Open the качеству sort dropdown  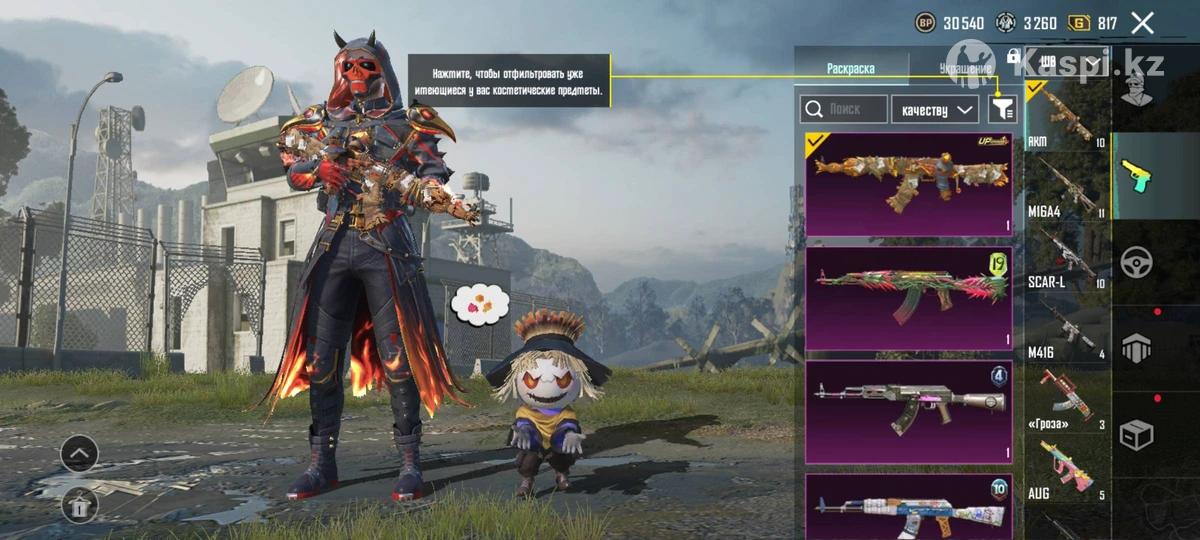coord(935,109)
